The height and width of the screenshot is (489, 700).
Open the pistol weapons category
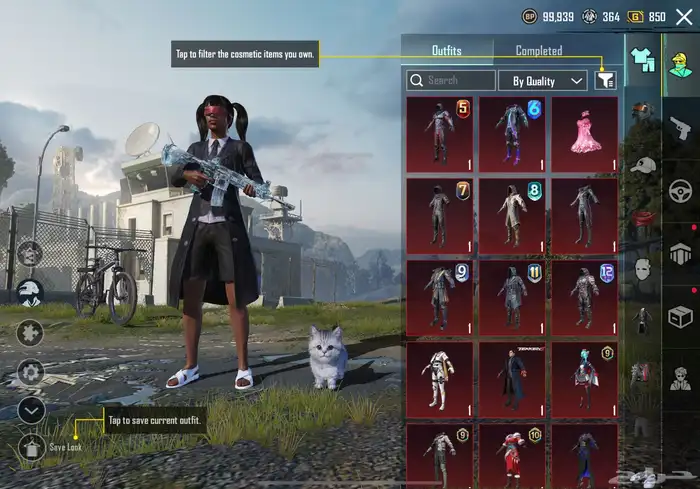[x=680, y=127]
